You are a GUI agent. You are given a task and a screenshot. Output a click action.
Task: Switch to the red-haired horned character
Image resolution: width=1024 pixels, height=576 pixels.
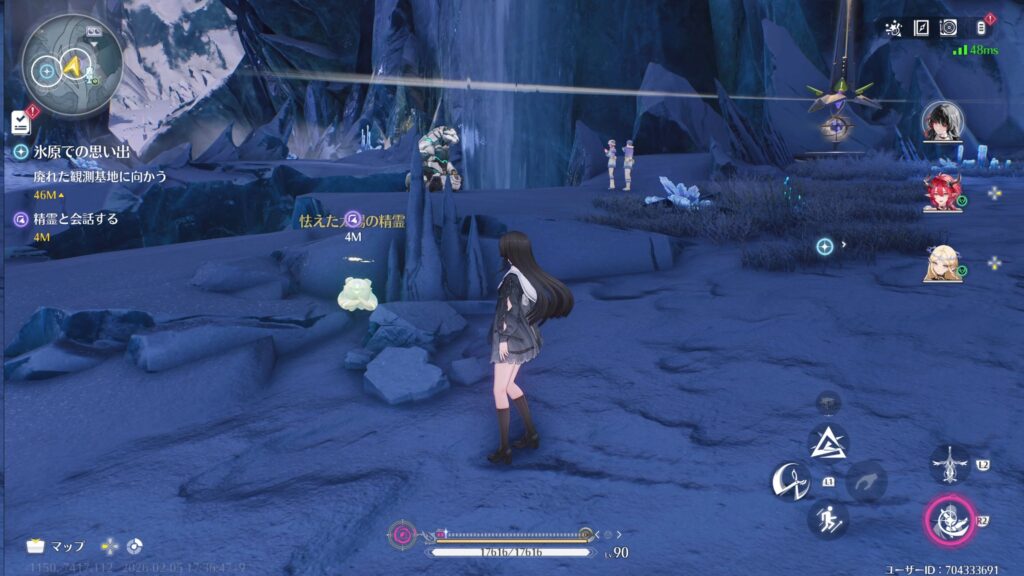(x=942, y=193)
